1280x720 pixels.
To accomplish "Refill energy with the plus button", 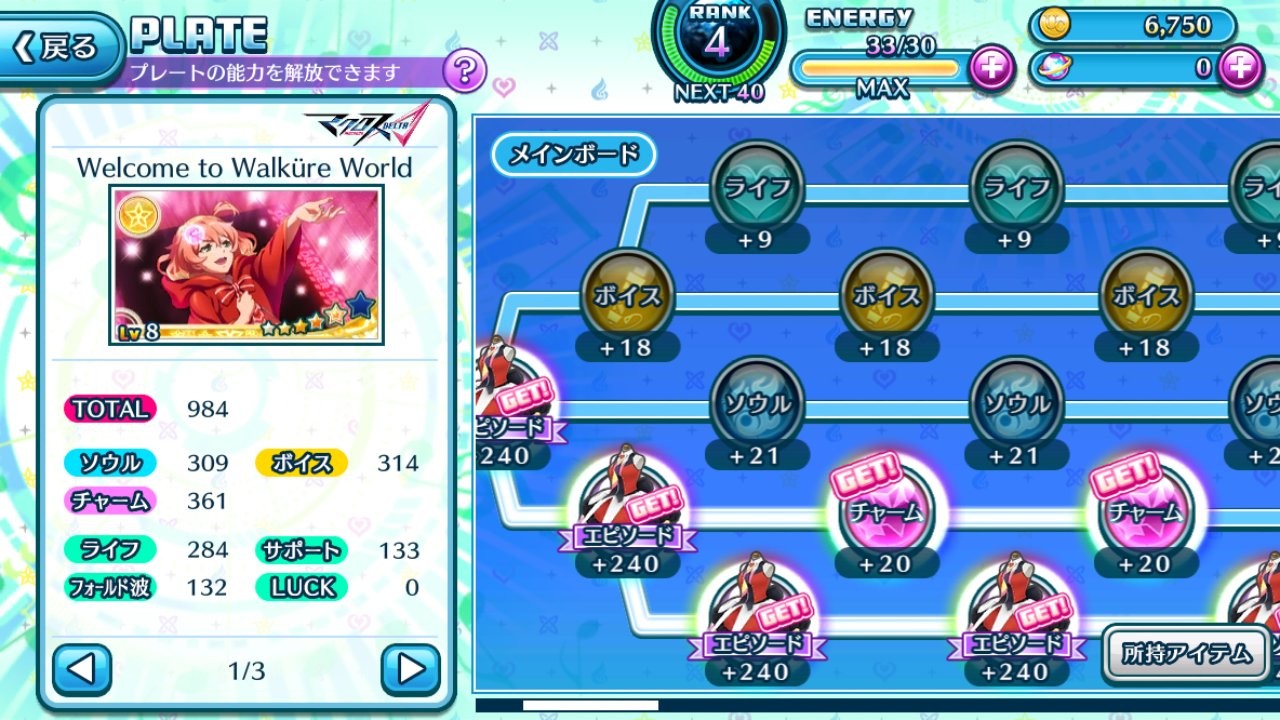I will click(x=991, y=68).
